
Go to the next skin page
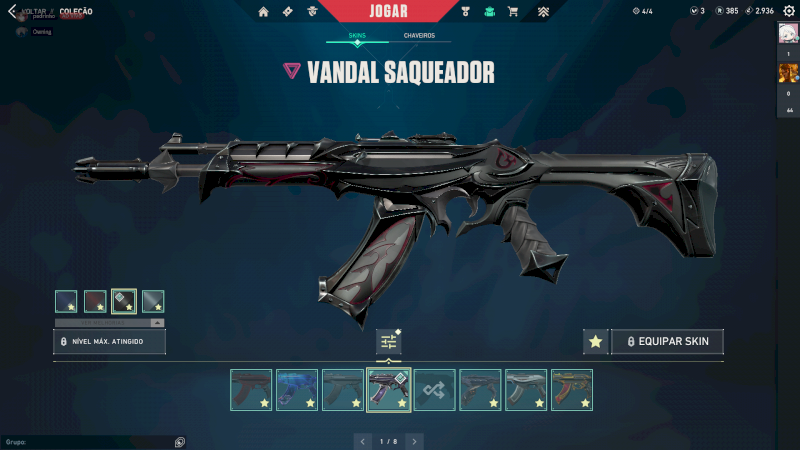point(414,440)
